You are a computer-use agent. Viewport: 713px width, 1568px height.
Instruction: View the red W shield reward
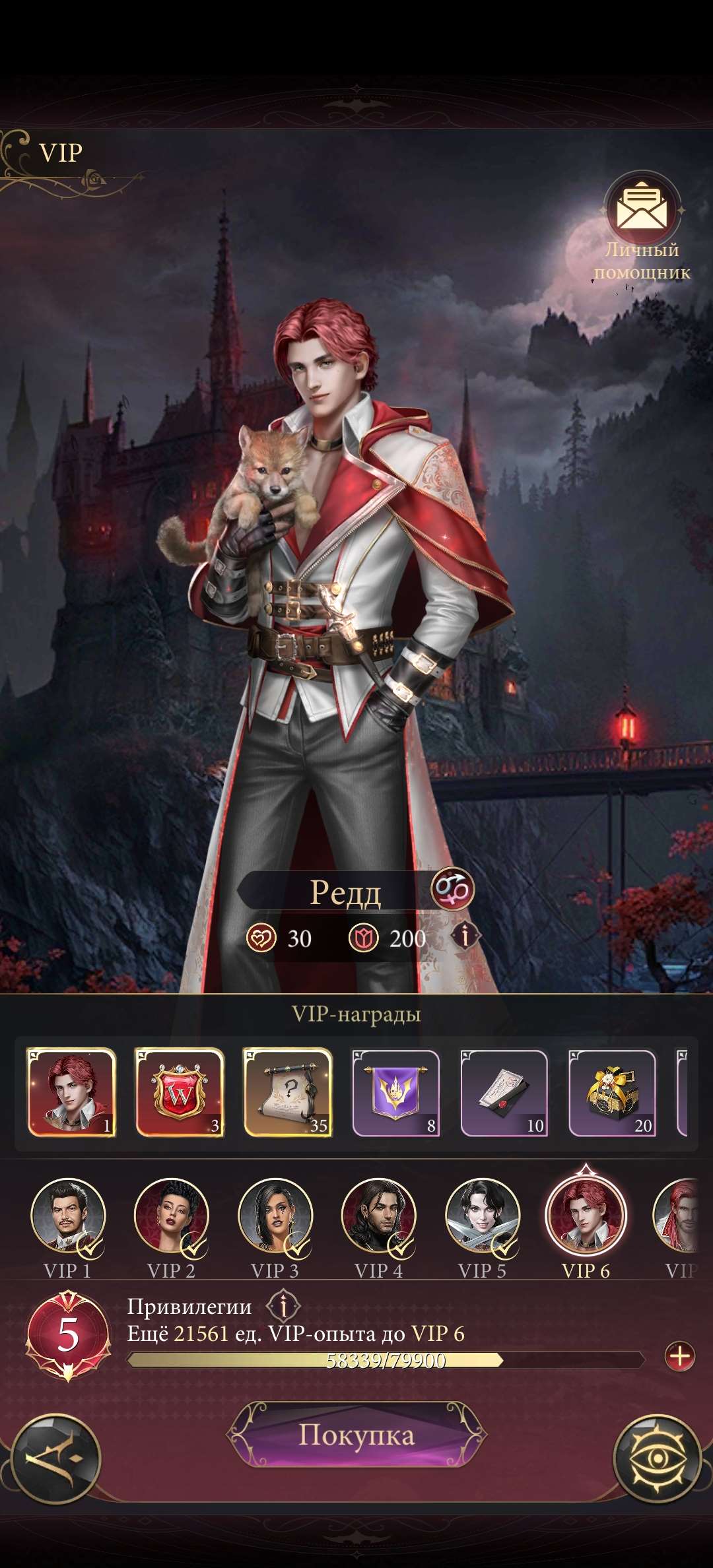(x=180, y=1092)
